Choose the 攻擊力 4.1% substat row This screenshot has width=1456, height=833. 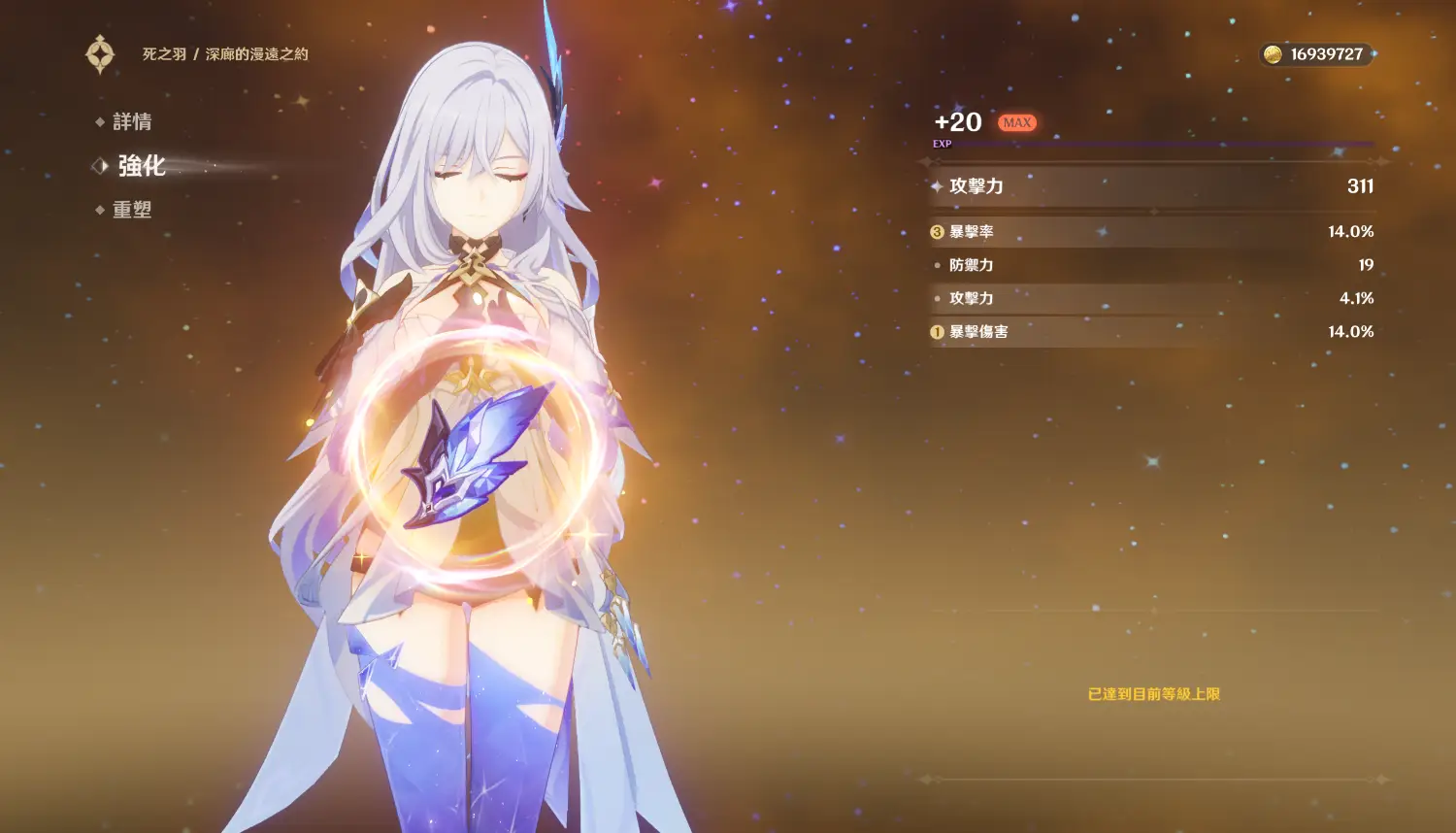1151,298
